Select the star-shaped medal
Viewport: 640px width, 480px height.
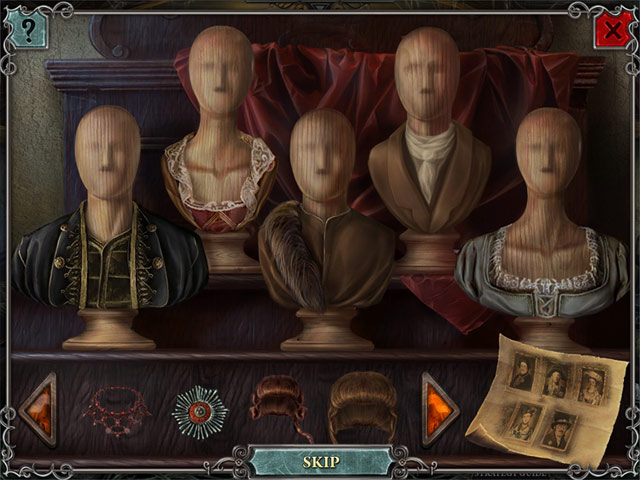(200, 410)
